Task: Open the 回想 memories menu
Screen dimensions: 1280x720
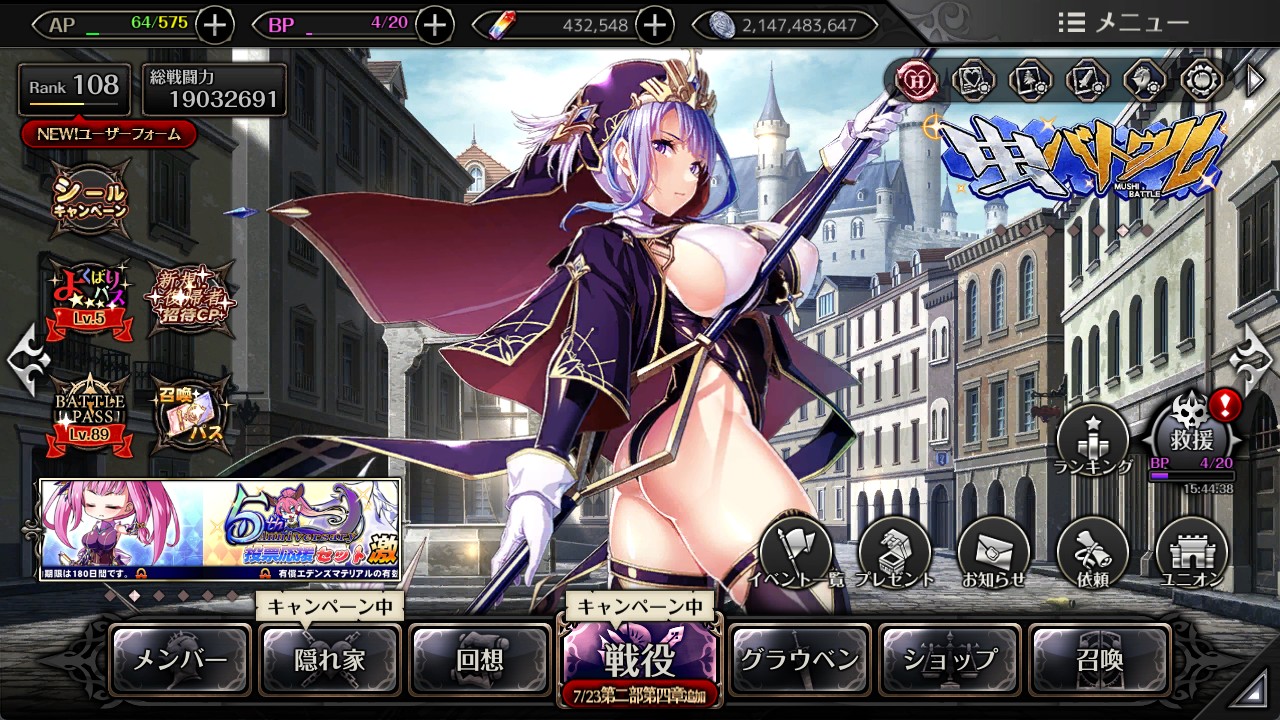Action: [x=480, y=659]
